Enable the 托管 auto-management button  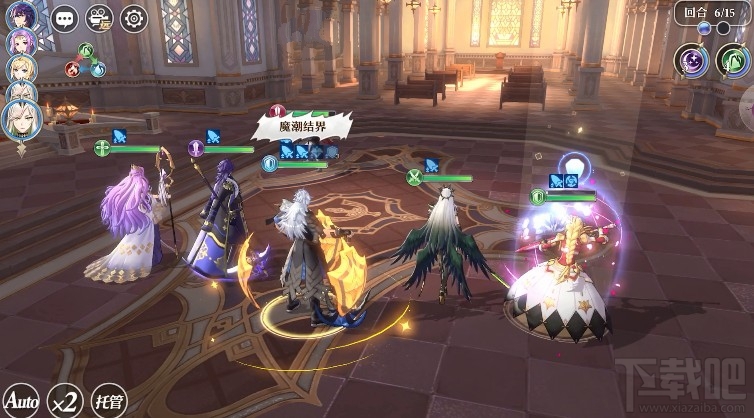point(108,401)
